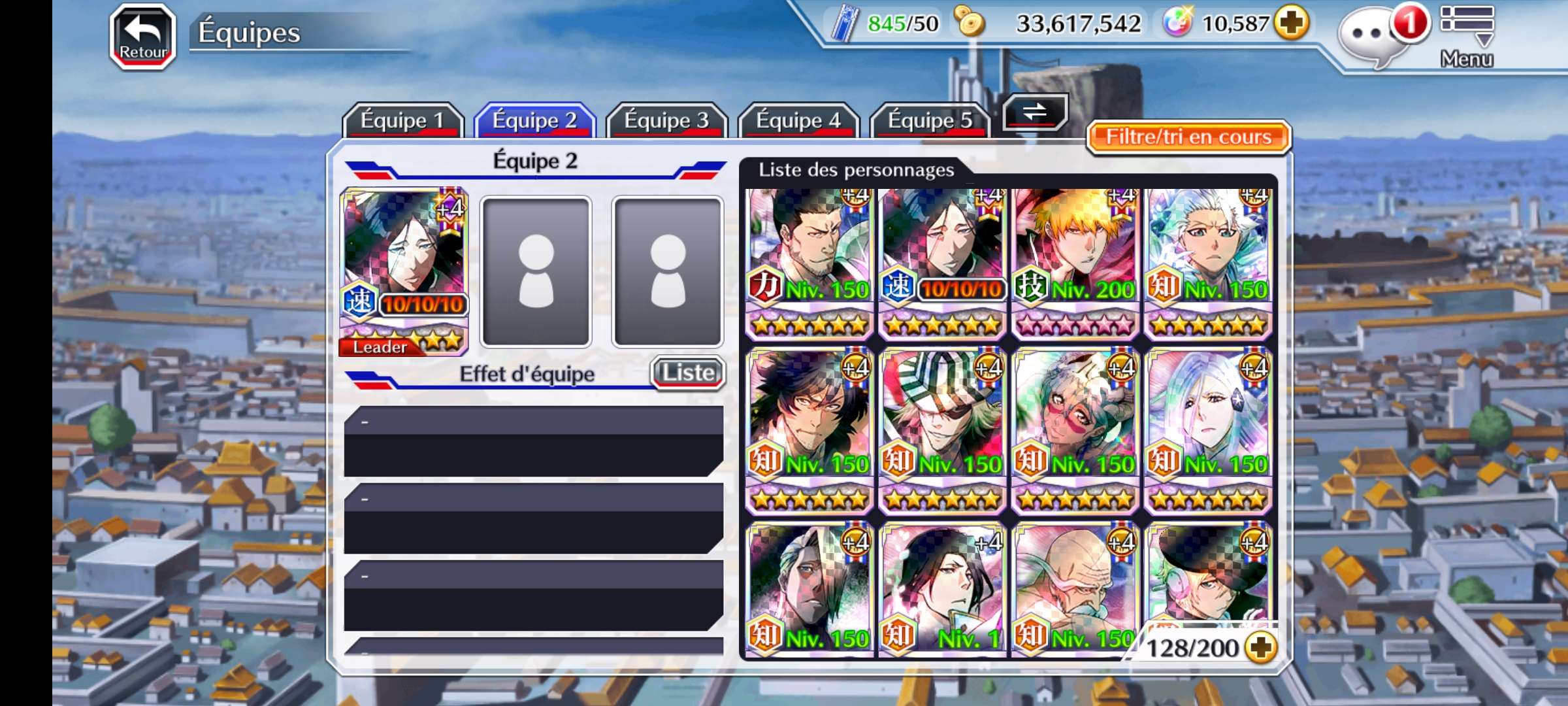Open the Équipe 4 tab
Screen dimensions: 1568x706
[798, 120]
